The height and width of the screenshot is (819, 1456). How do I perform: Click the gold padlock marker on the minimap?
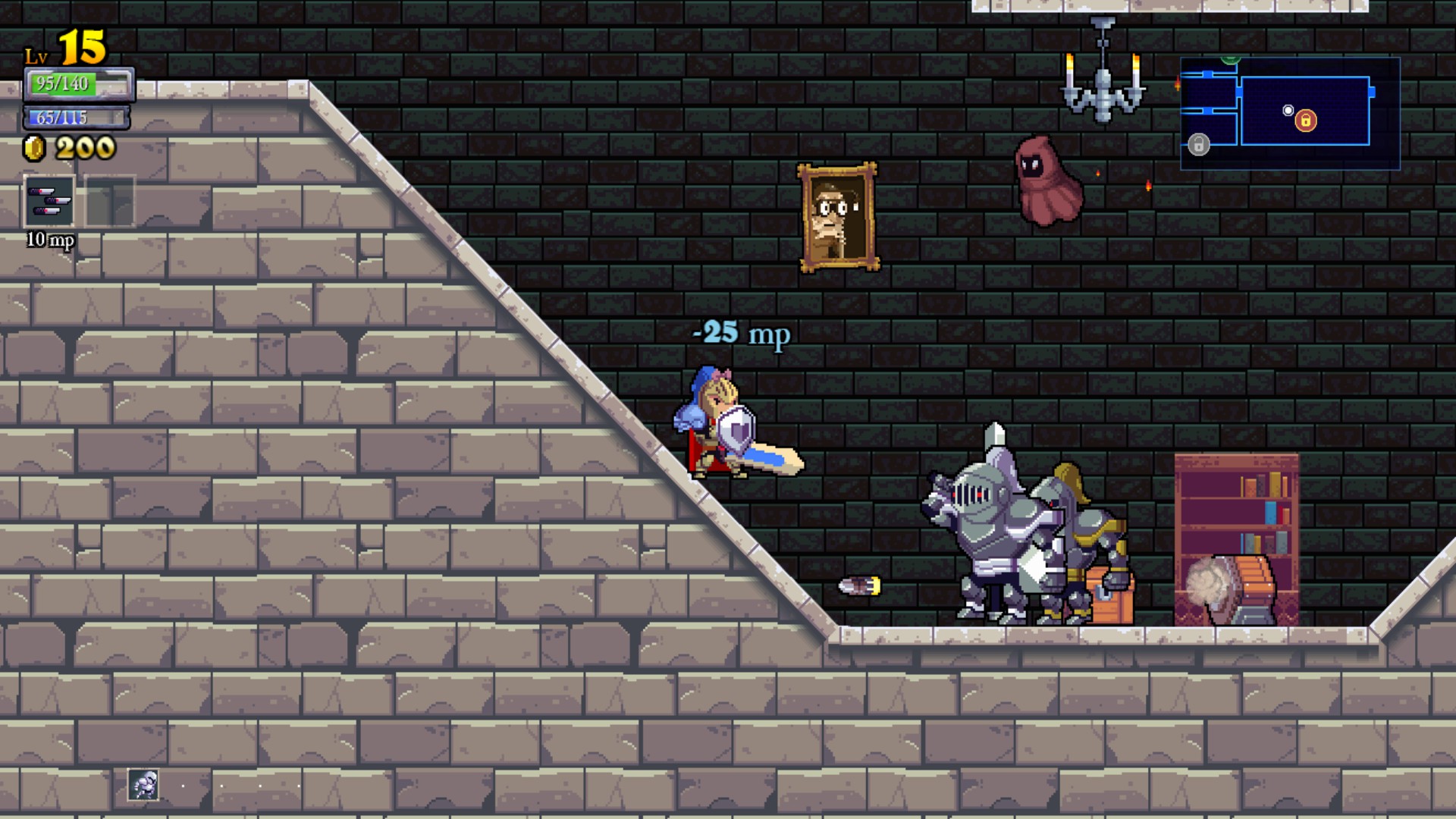click(1305, 121)
